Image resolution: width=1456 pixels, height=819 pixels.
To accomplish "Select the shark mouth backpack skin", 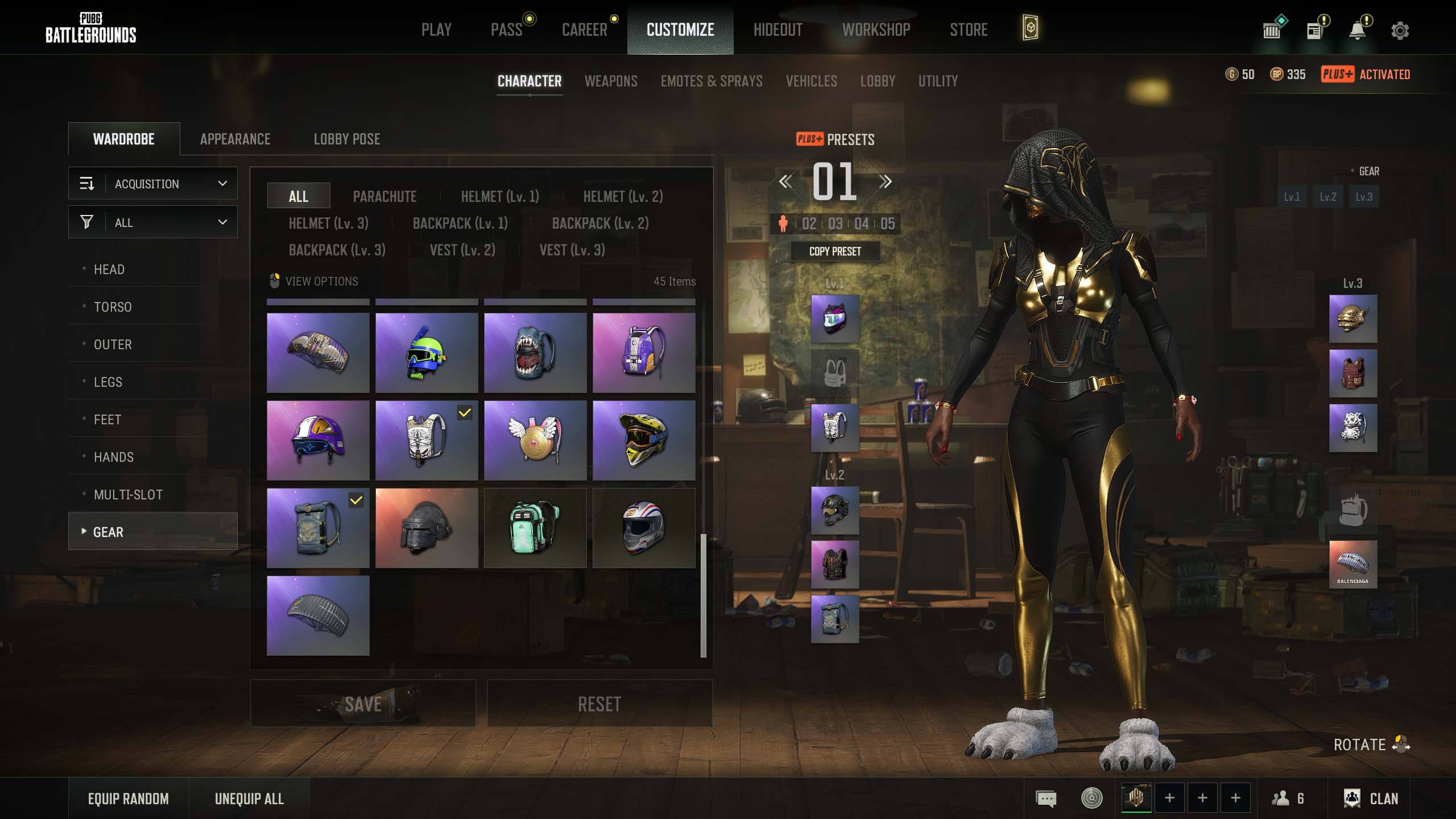I will (535, 353).
